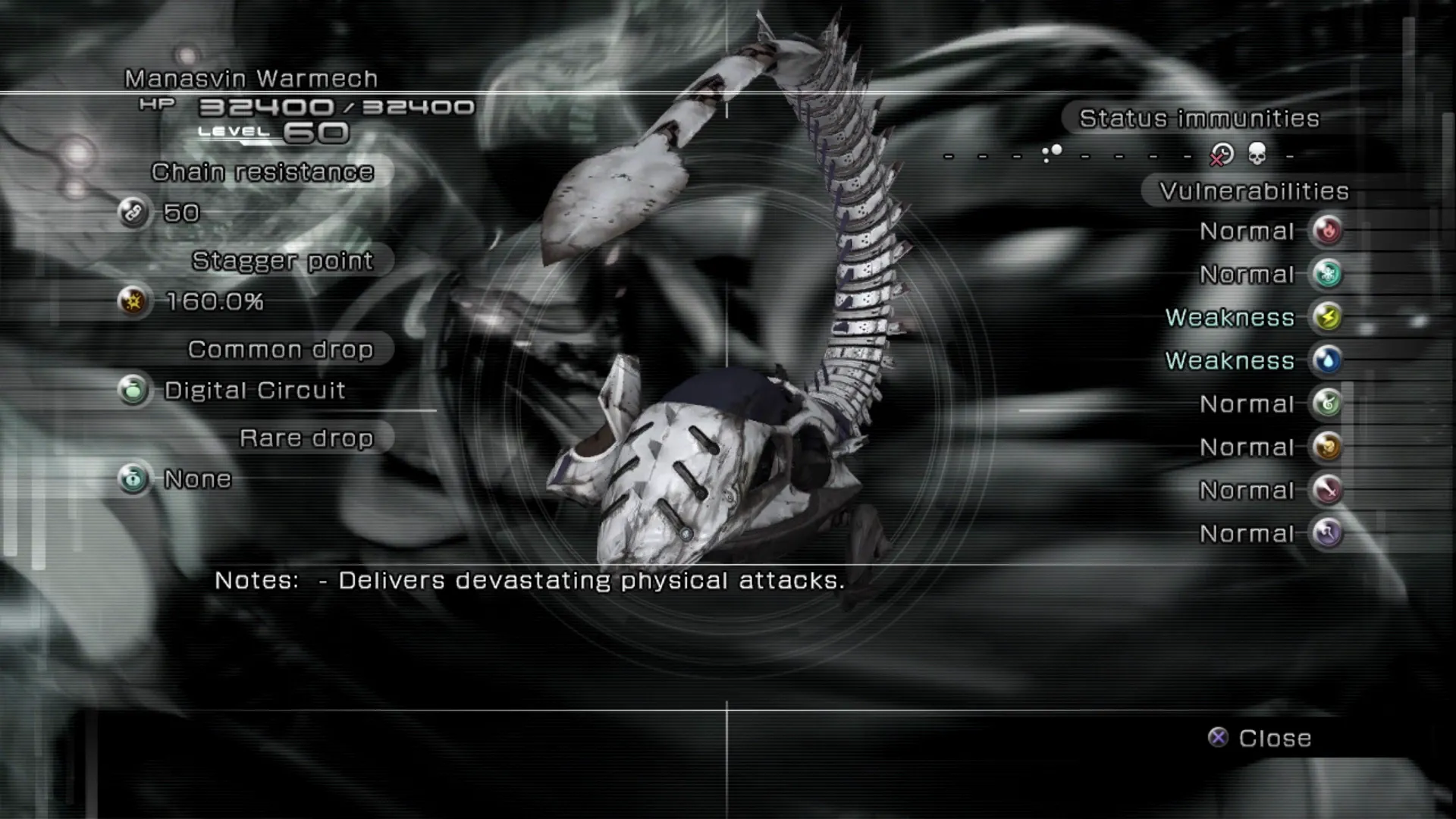The image size is (1456, 819).
Task: Click the orange earth vulnerability icon
Action: pos(1327,447)
